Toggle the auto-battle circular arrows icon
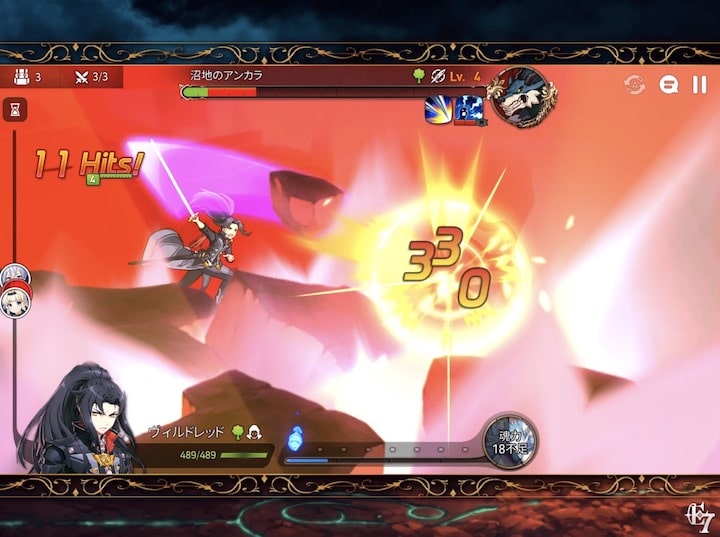Screen dimensions: 720x537 [635, 85]
